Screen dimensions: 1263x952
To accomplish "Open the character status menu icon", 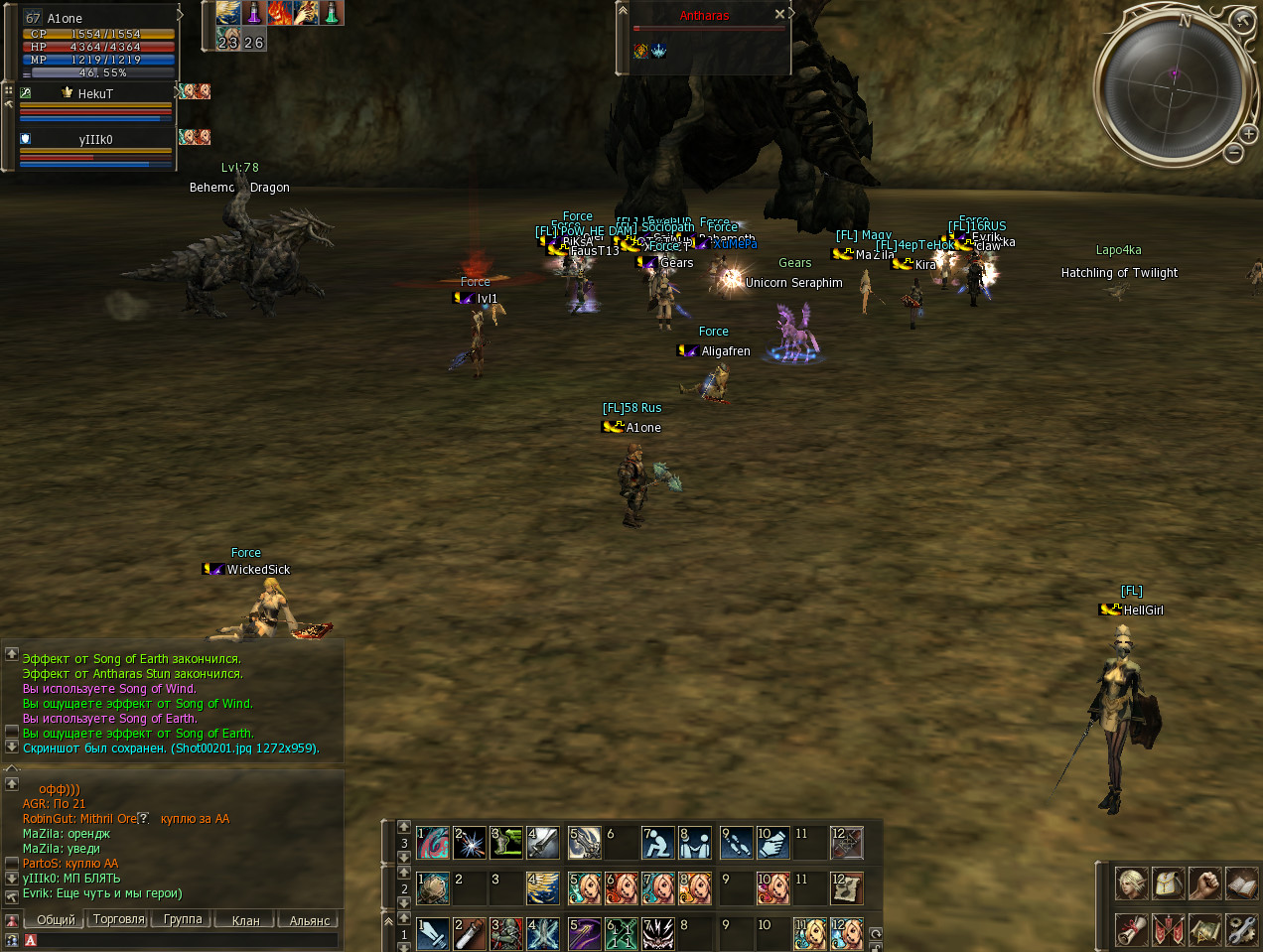I will tap(1132, 883).
